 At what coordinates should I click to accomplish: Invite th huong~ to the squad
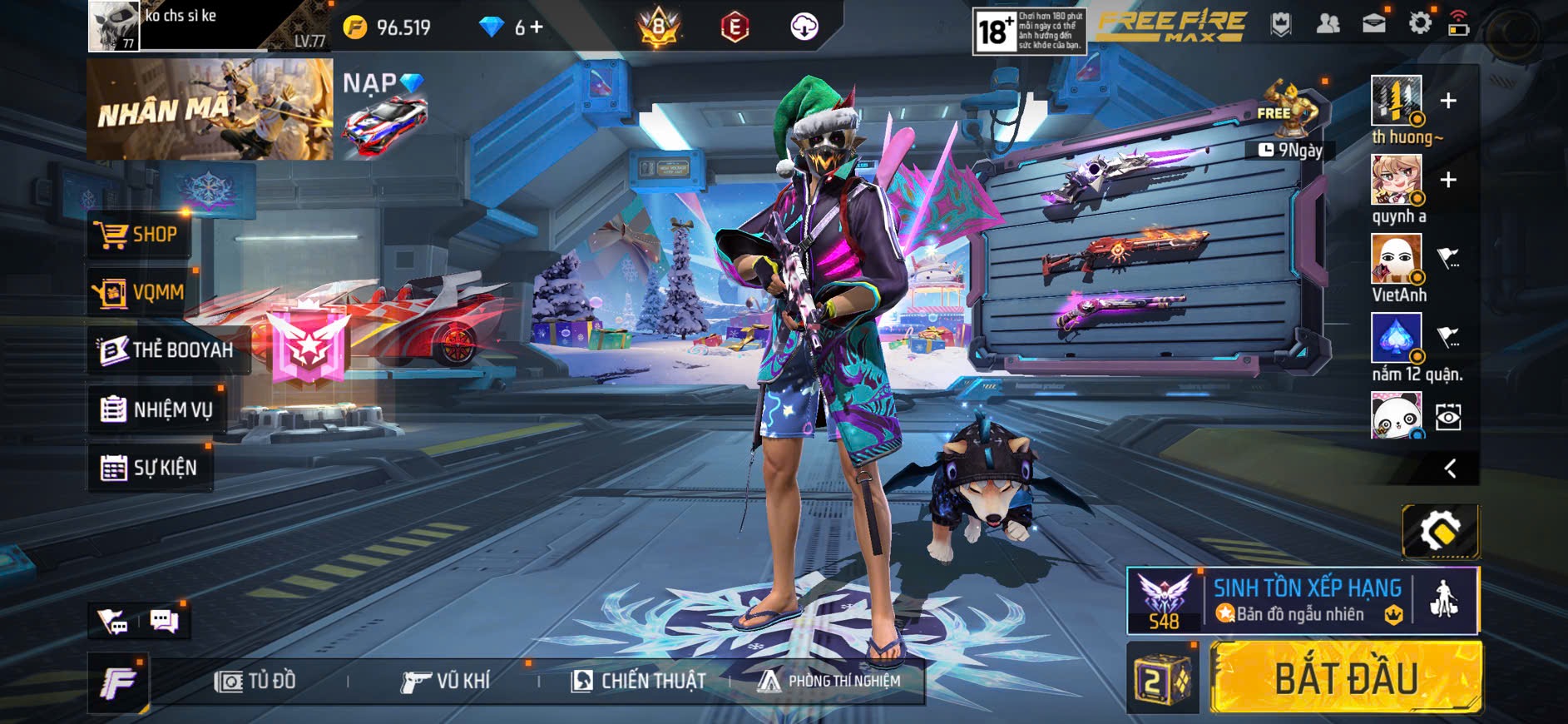[1448, 101]
